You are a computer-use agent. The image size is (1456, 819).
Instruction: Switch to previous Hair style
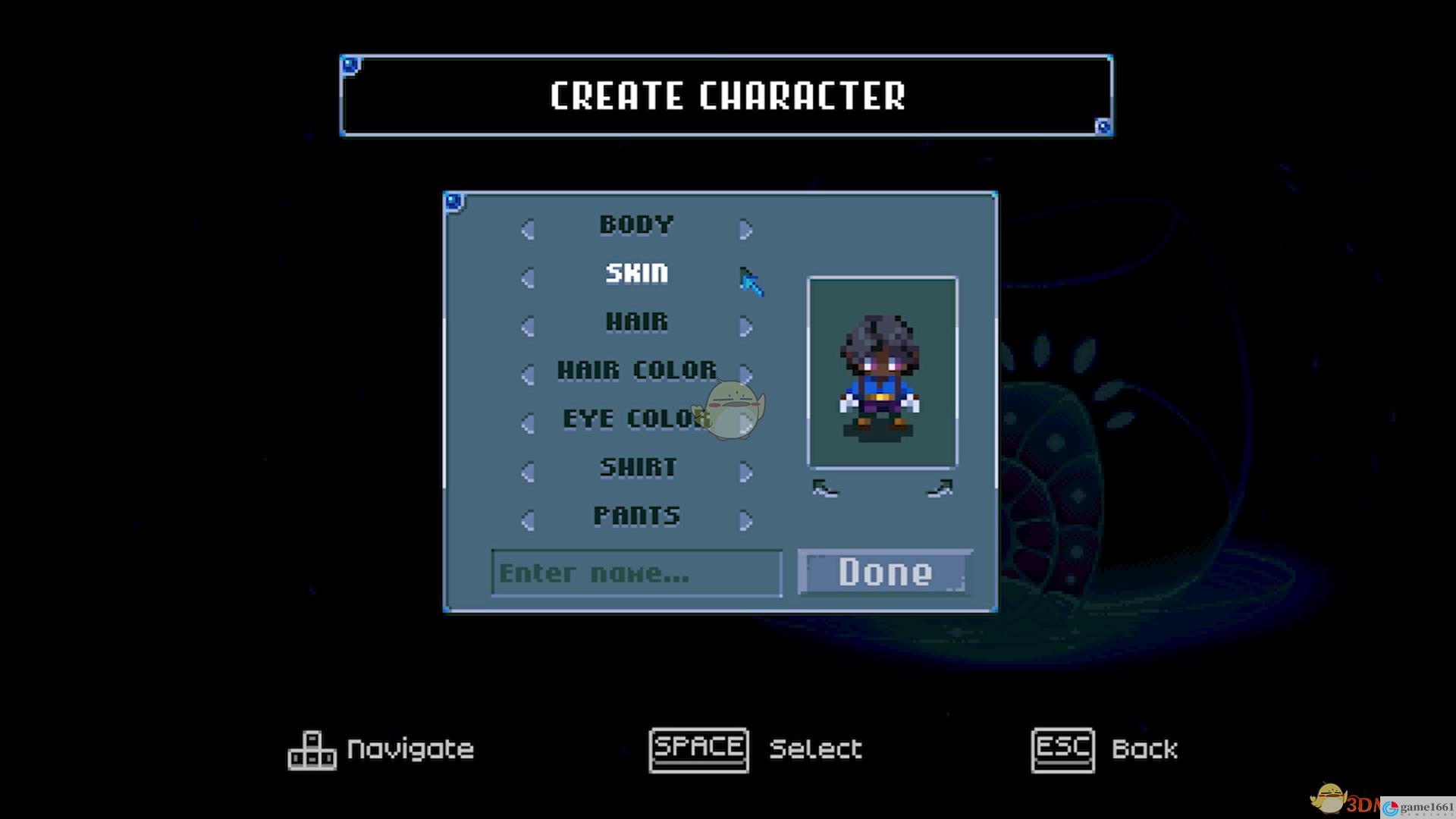[x=528, y=326]
